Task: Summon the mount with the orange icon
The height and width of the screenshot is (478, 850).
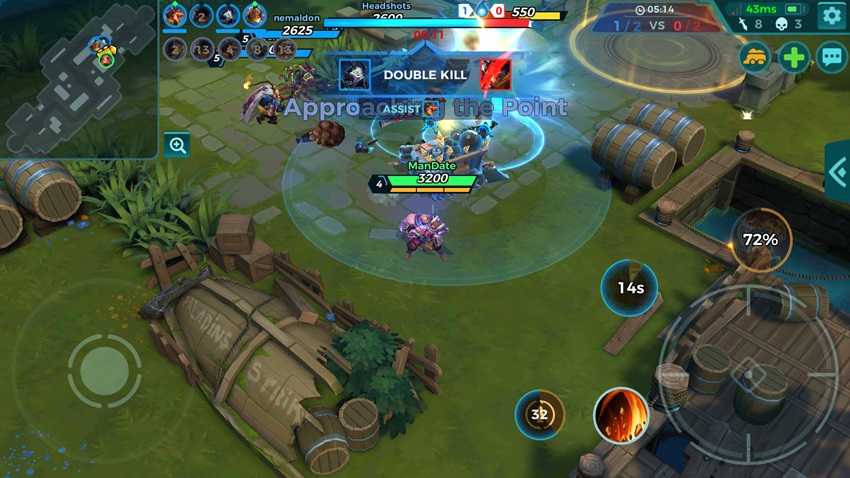Action: click(756, 56)
